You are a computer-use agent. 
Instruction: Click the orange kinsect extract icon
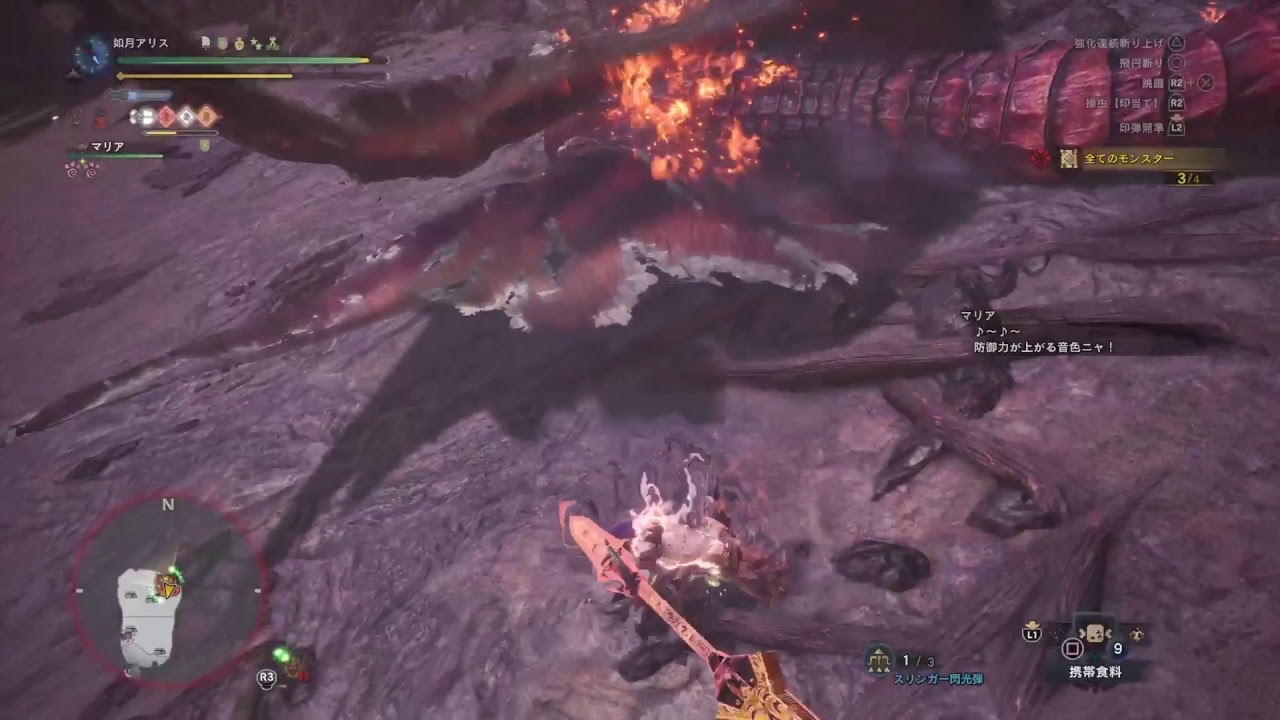tap(206, 114)
